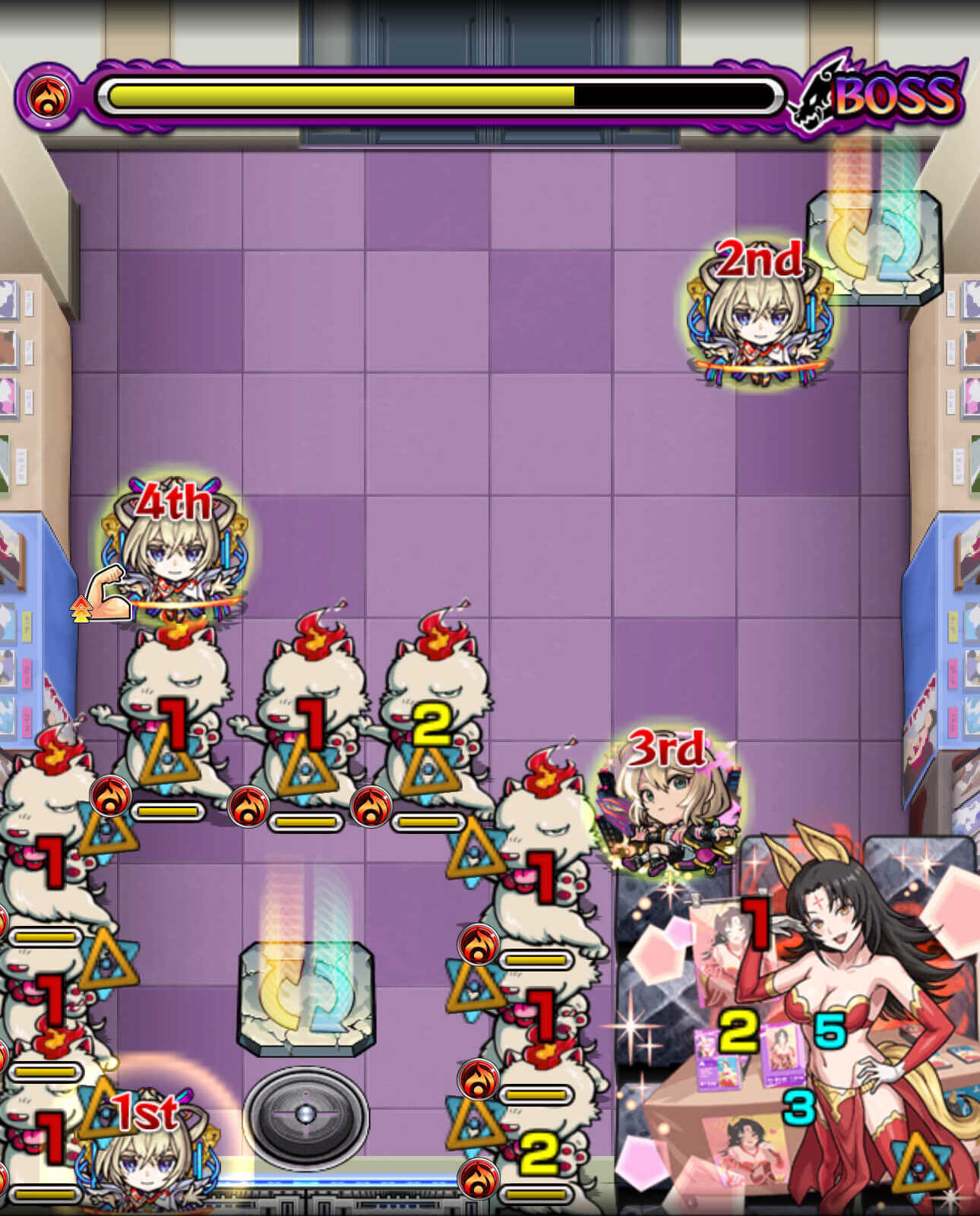Tap the spin panel near the 2nd character
This screenshot has width=980, height=1216.
coord(872,247)
